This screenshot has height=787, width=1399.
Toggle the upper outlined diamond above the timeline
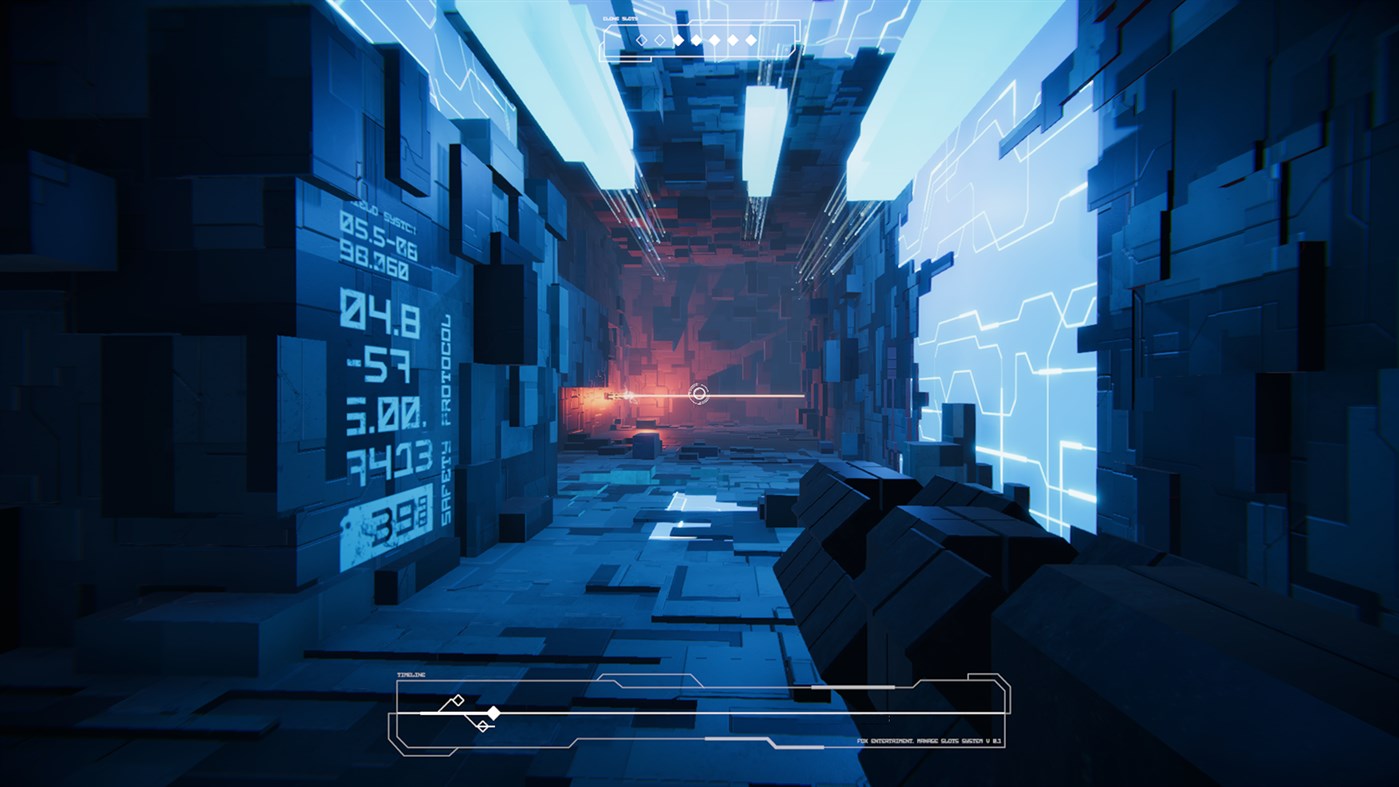457,700
